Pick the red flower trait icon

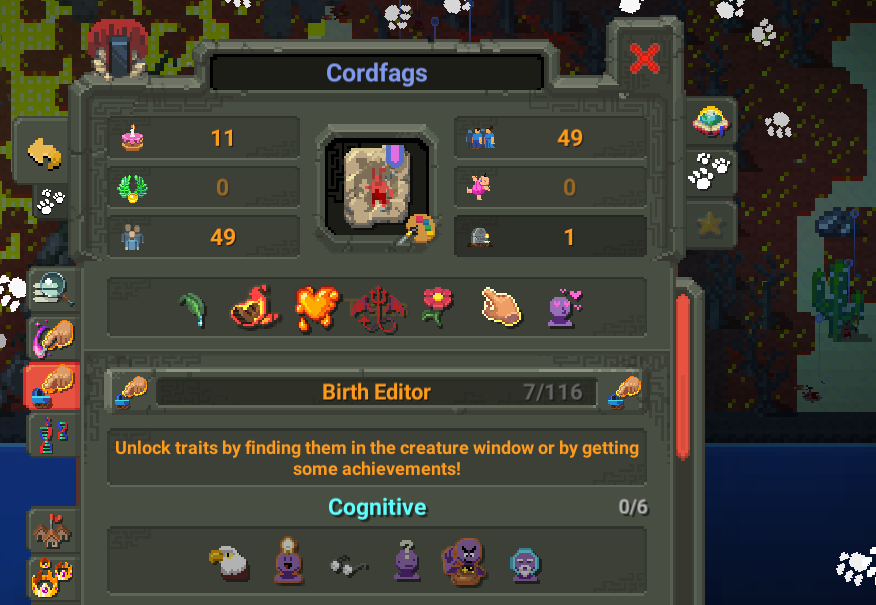coord(436,307)
